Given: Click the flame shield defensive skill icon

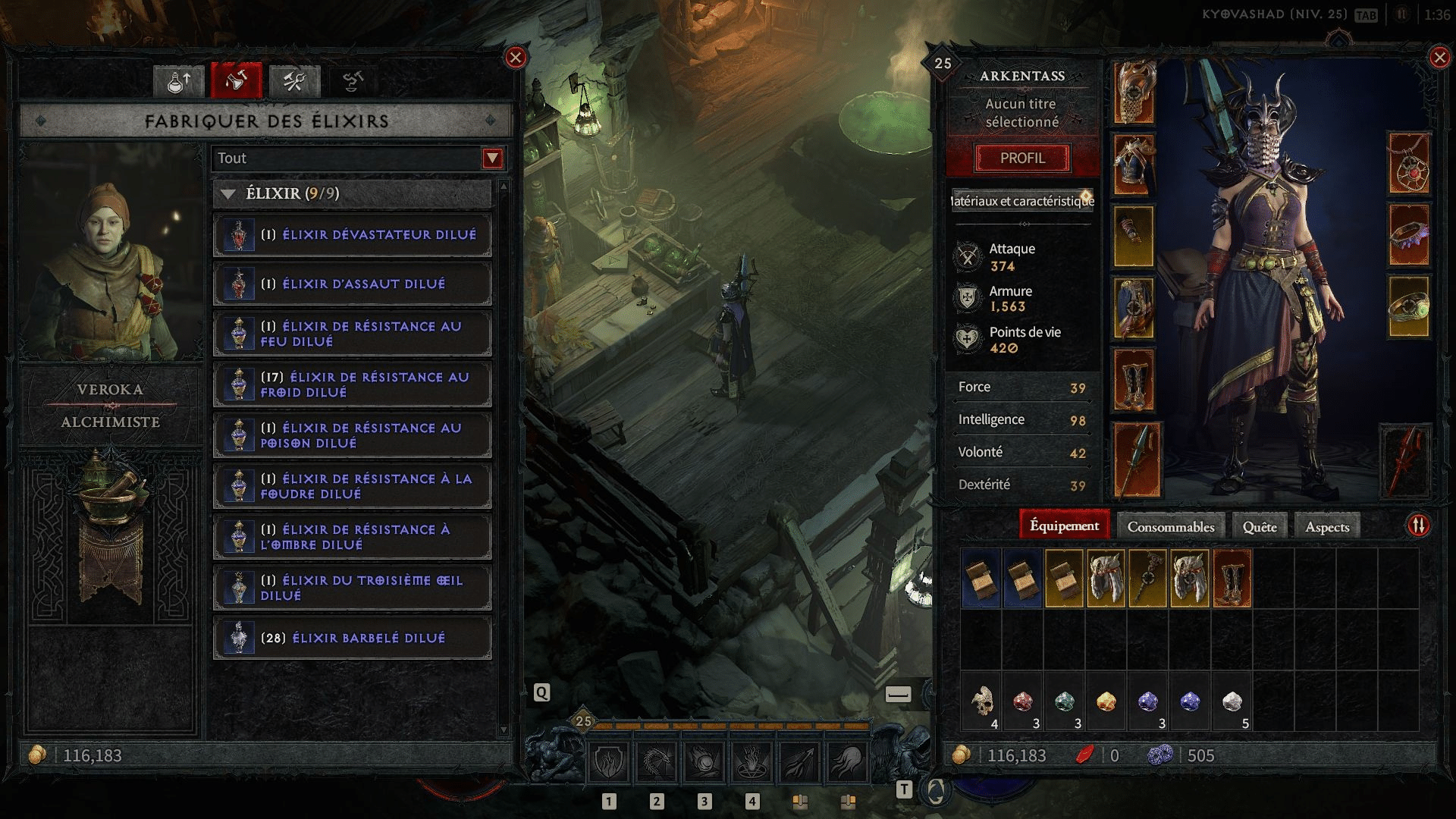Looking at the screenshot, I should coord(607,761).
